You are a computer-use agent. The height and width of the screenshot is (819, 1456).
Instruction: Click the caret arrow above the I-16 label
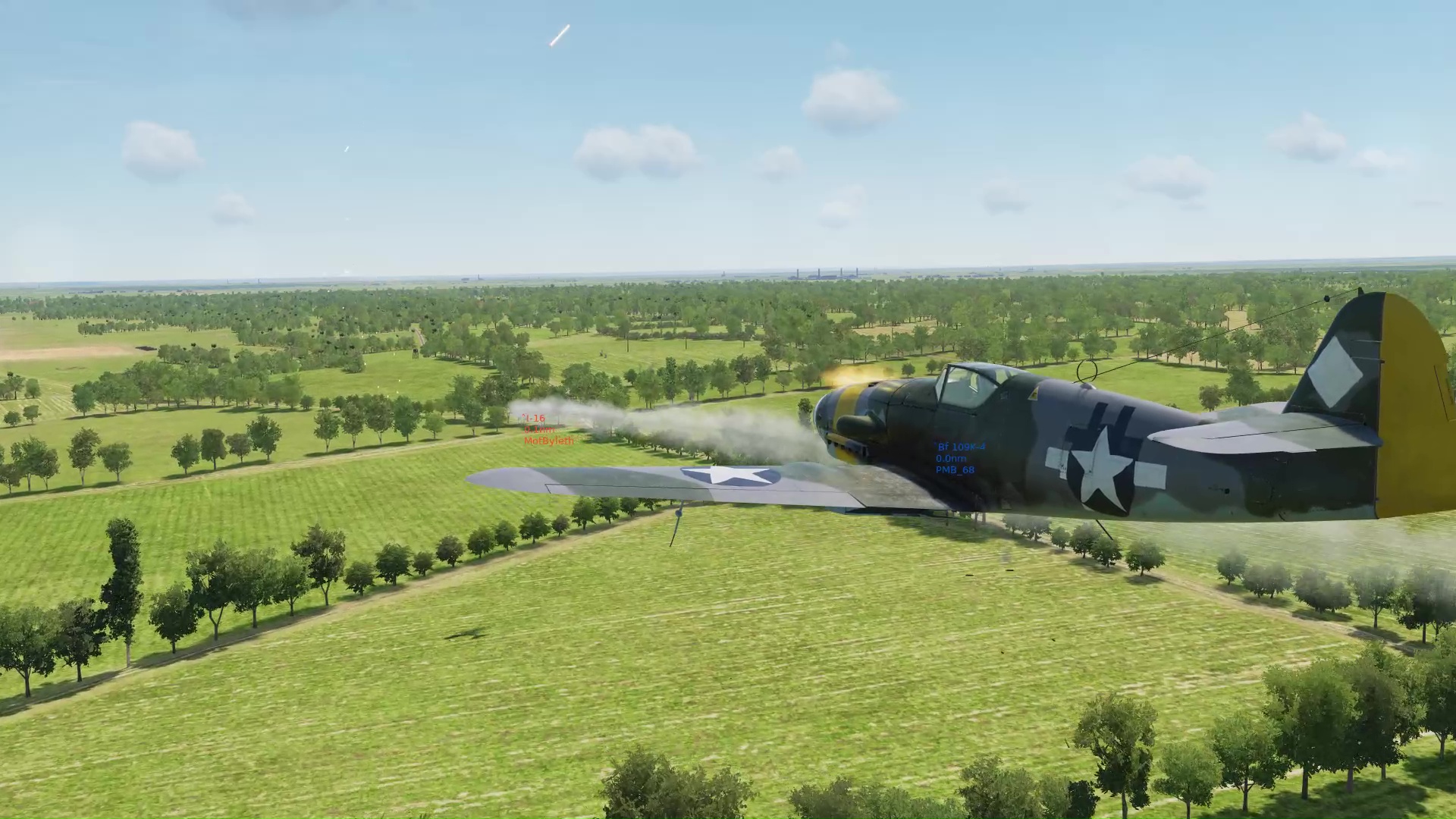526,416
